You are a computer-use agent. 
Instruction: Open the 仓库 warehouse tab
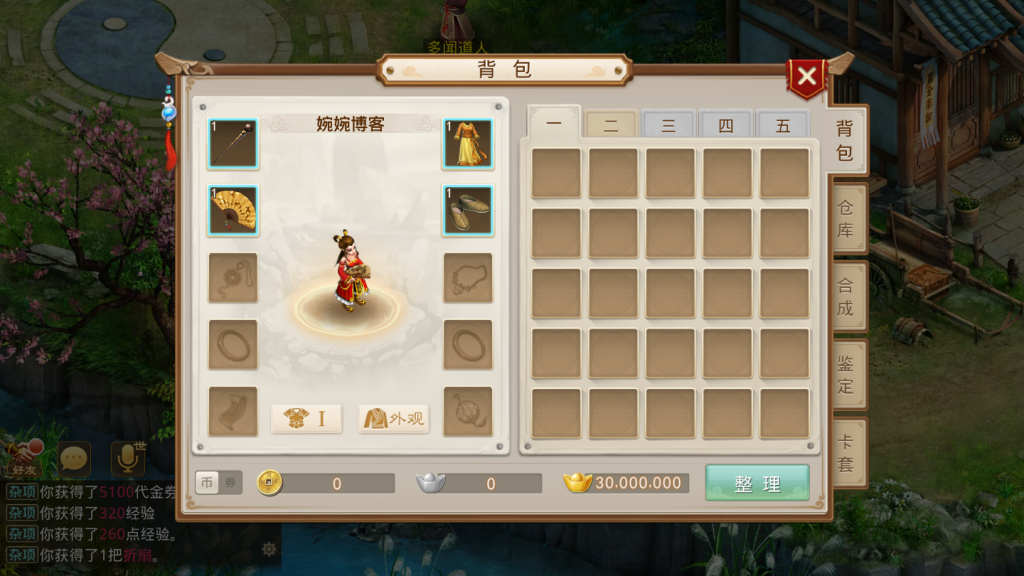tap(845, 219)
